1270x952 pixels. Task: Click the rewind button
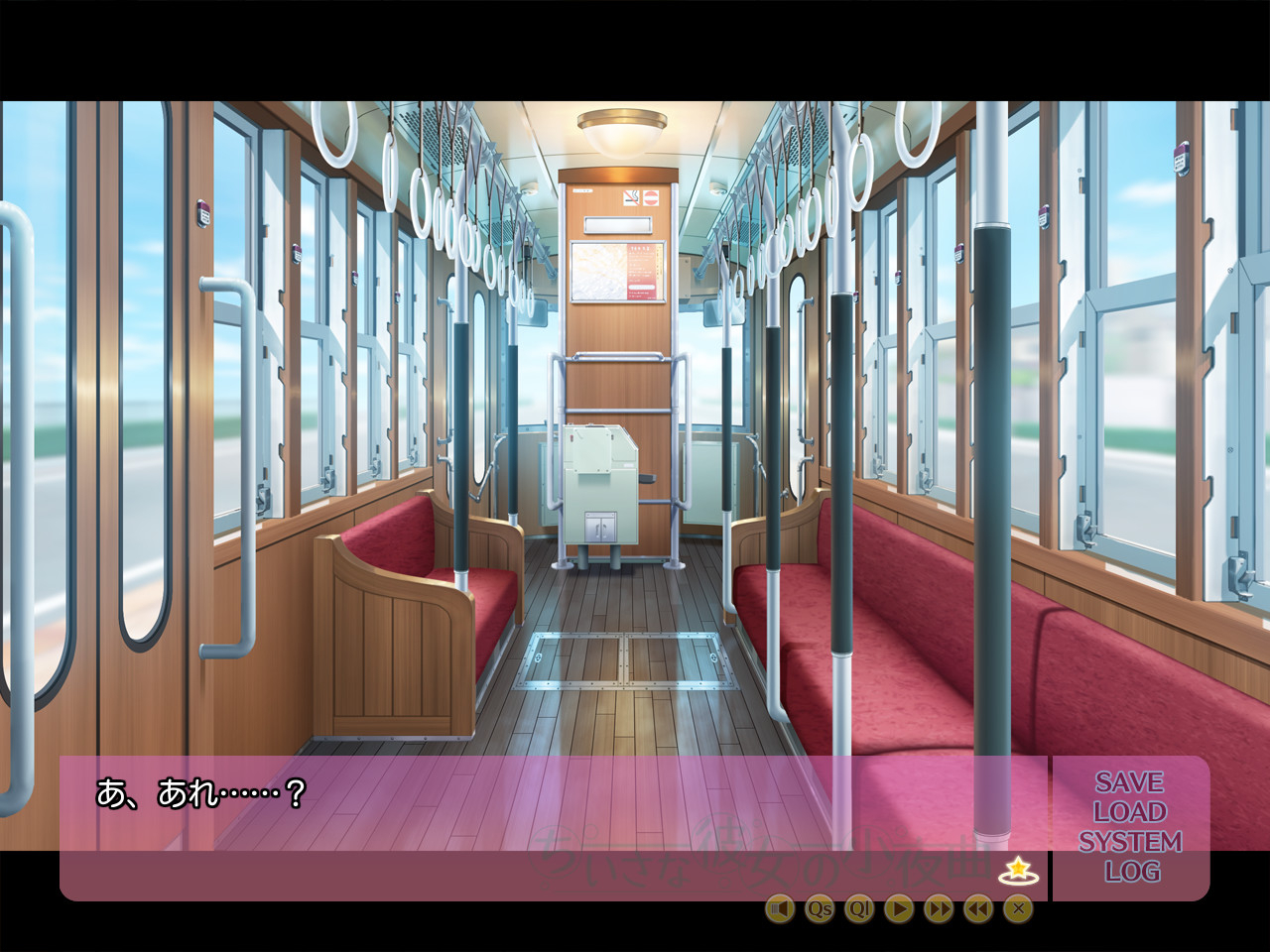coord(978,907)
